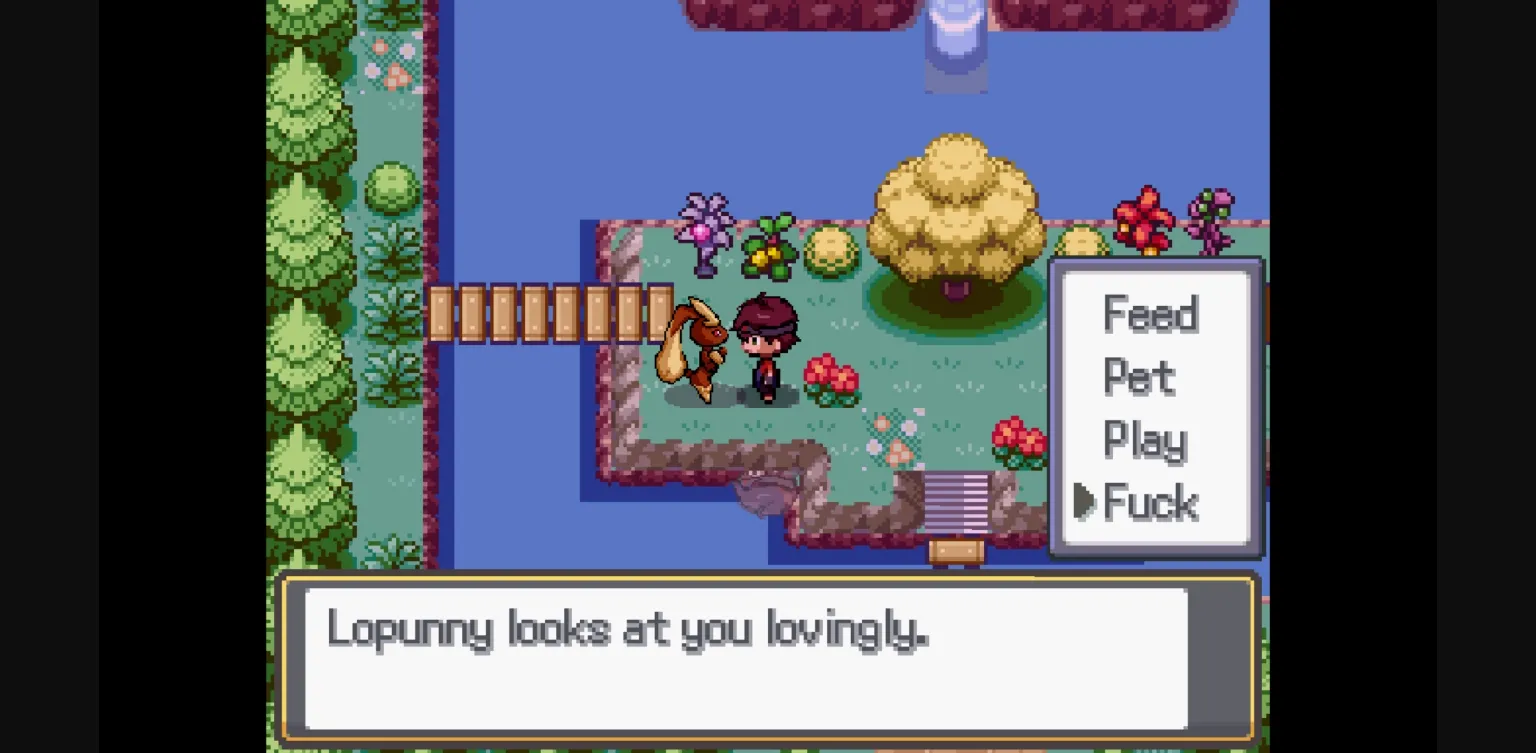Click the Lopunny sprite
Viewport: 1536px width, 753px height.
(695, 350)
